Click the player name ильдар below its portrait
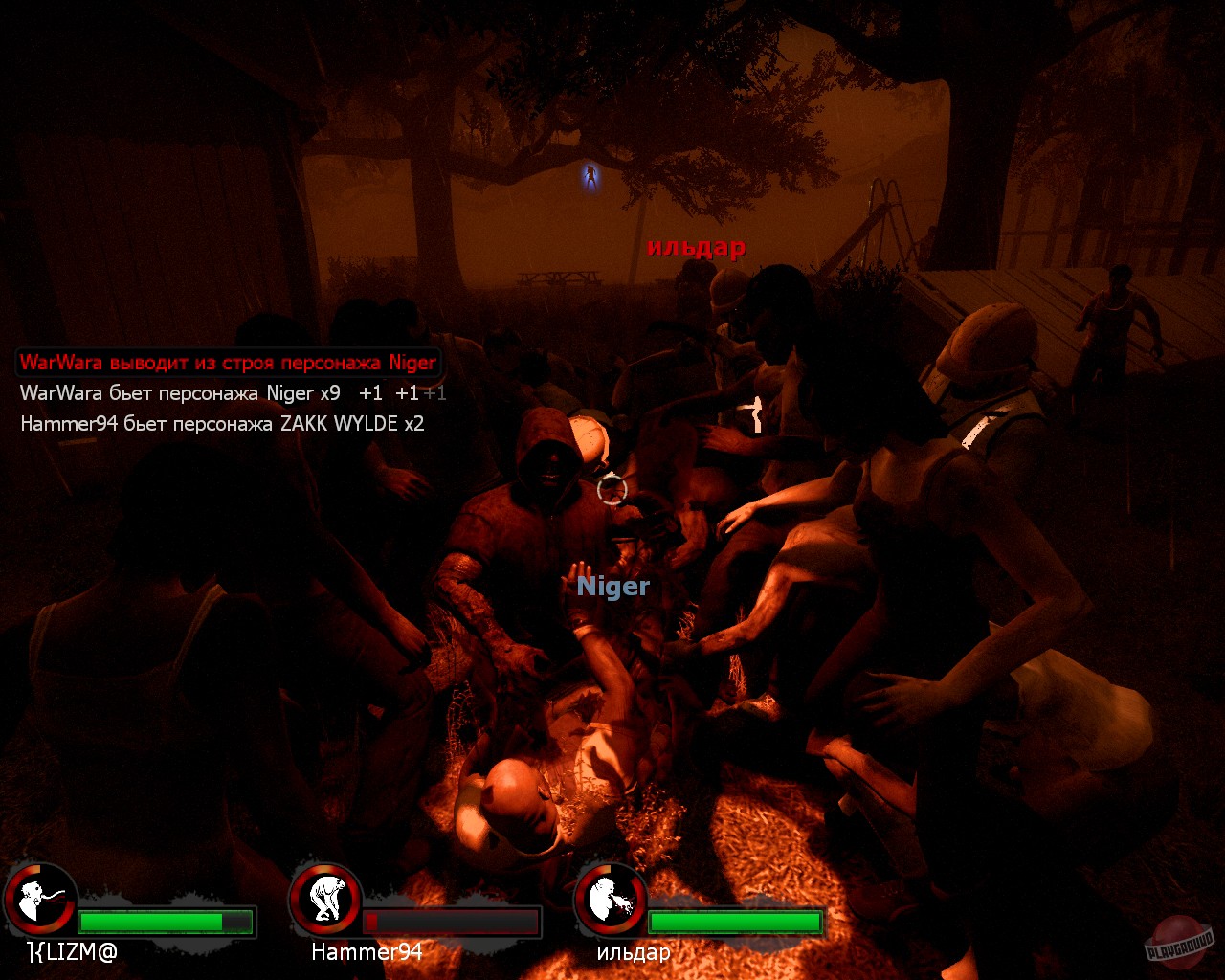The height and width of the screenshot is (980, 1225). pos(635,953)
